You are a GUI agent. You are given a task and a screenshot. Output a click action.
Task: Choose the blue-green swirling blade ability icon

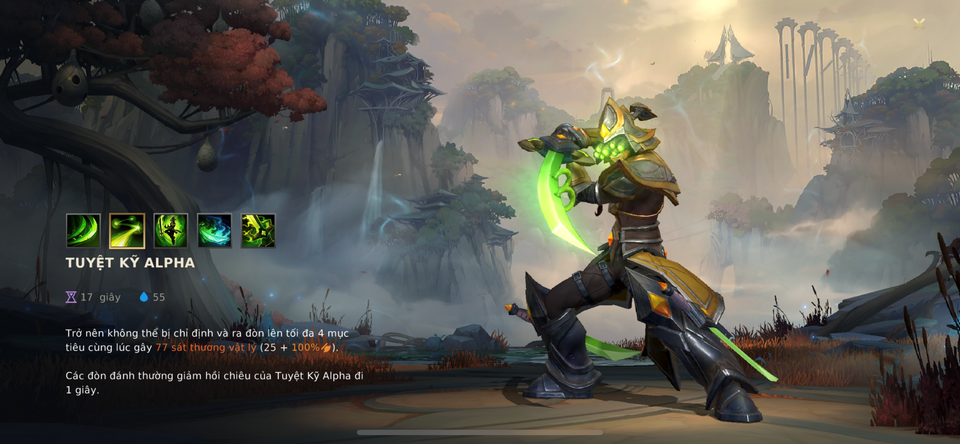(x=214, y=231)
